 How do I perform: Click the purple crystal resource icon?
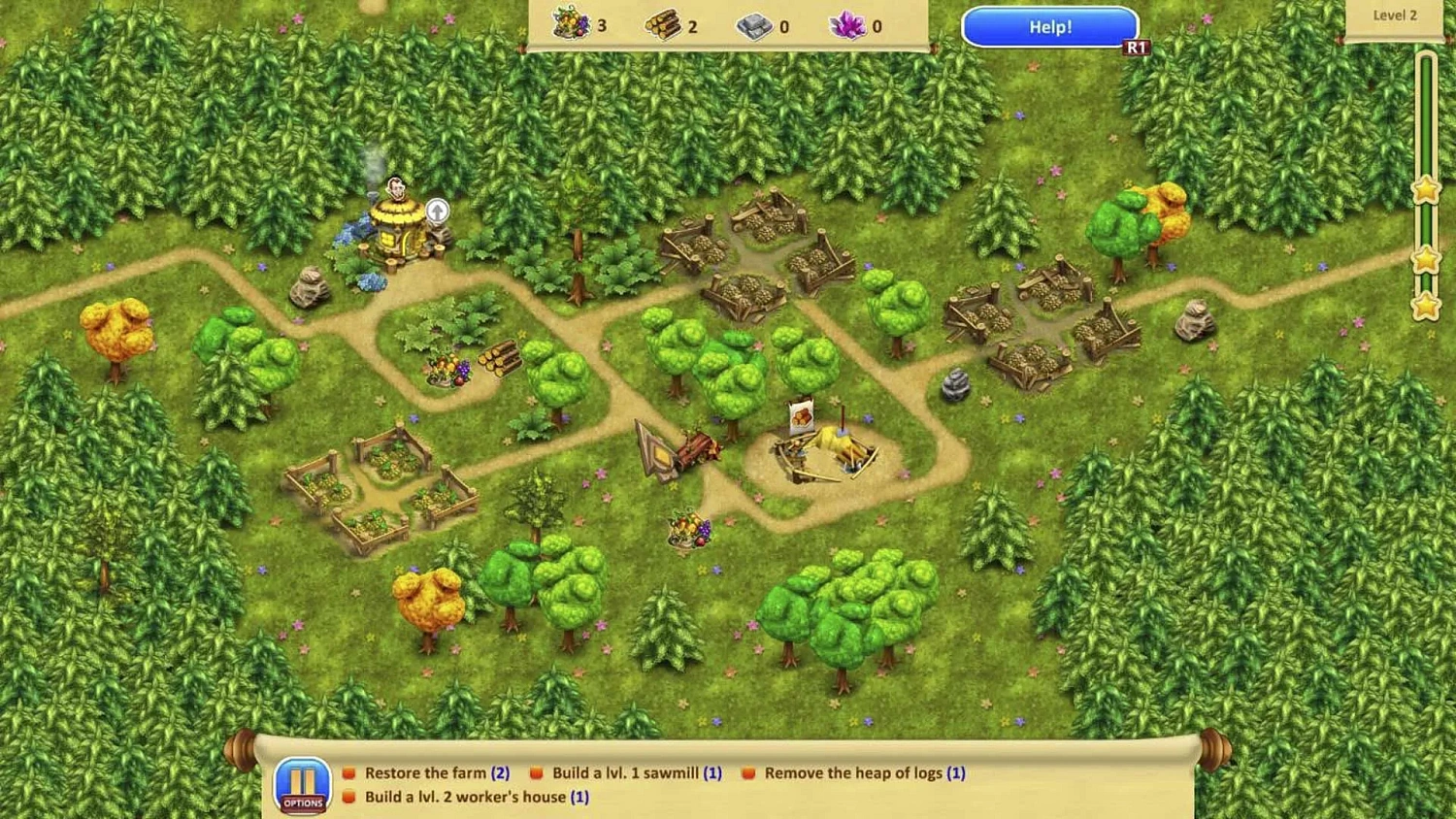848,25
